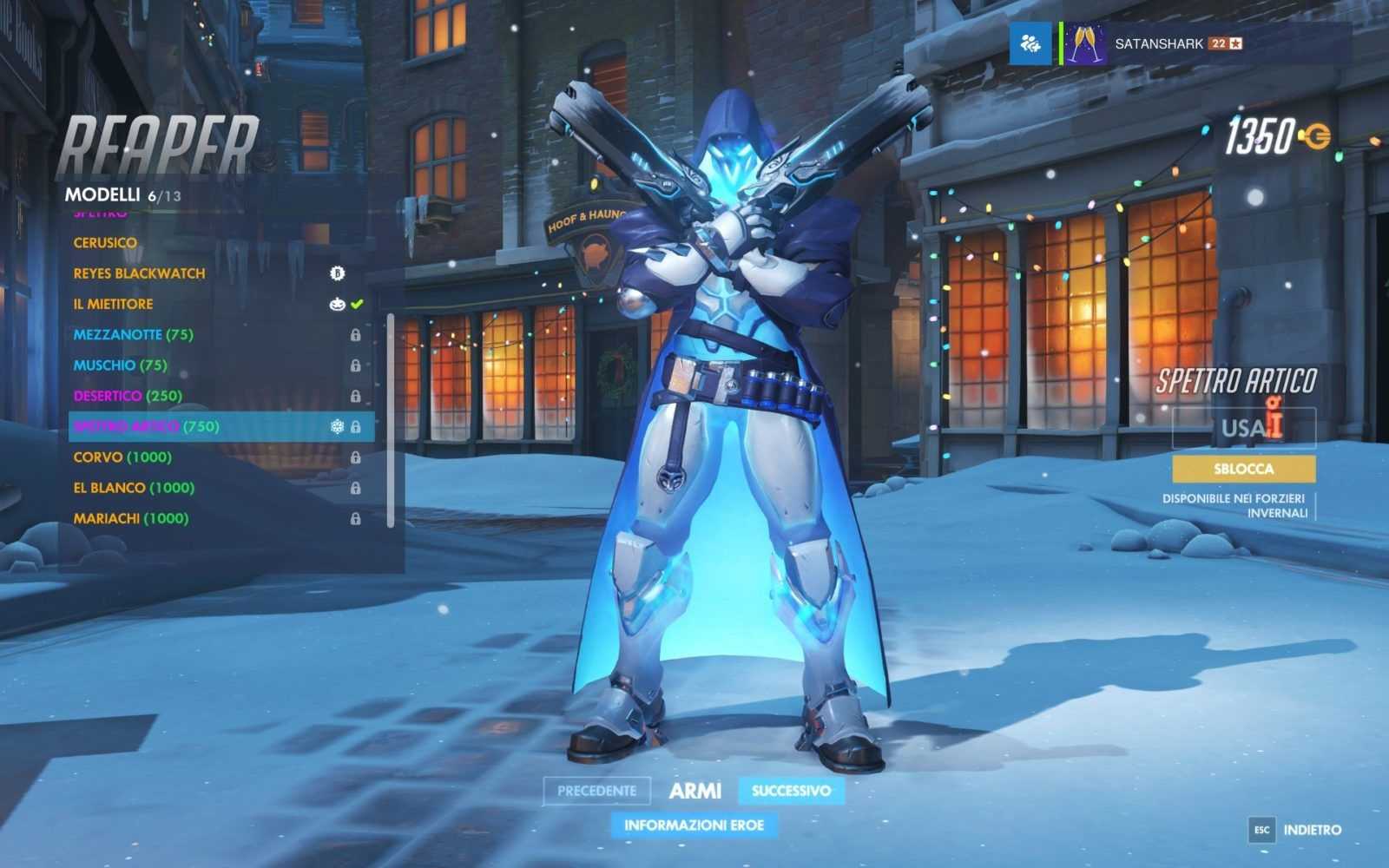1389x868 pixels.
Task: Pick the Mariachi skin
Action: point(131,518)
